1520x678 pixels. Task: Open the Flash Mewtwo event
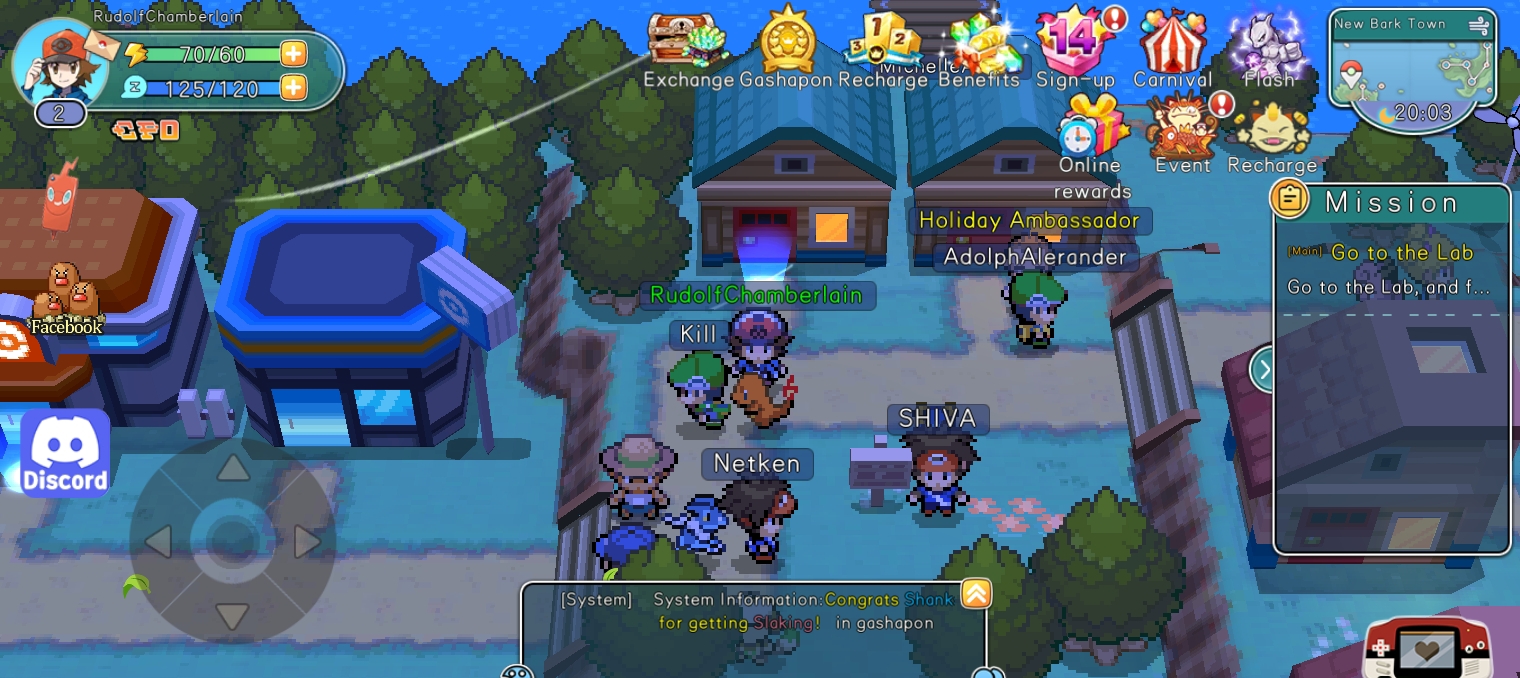tap(1268, 42)
